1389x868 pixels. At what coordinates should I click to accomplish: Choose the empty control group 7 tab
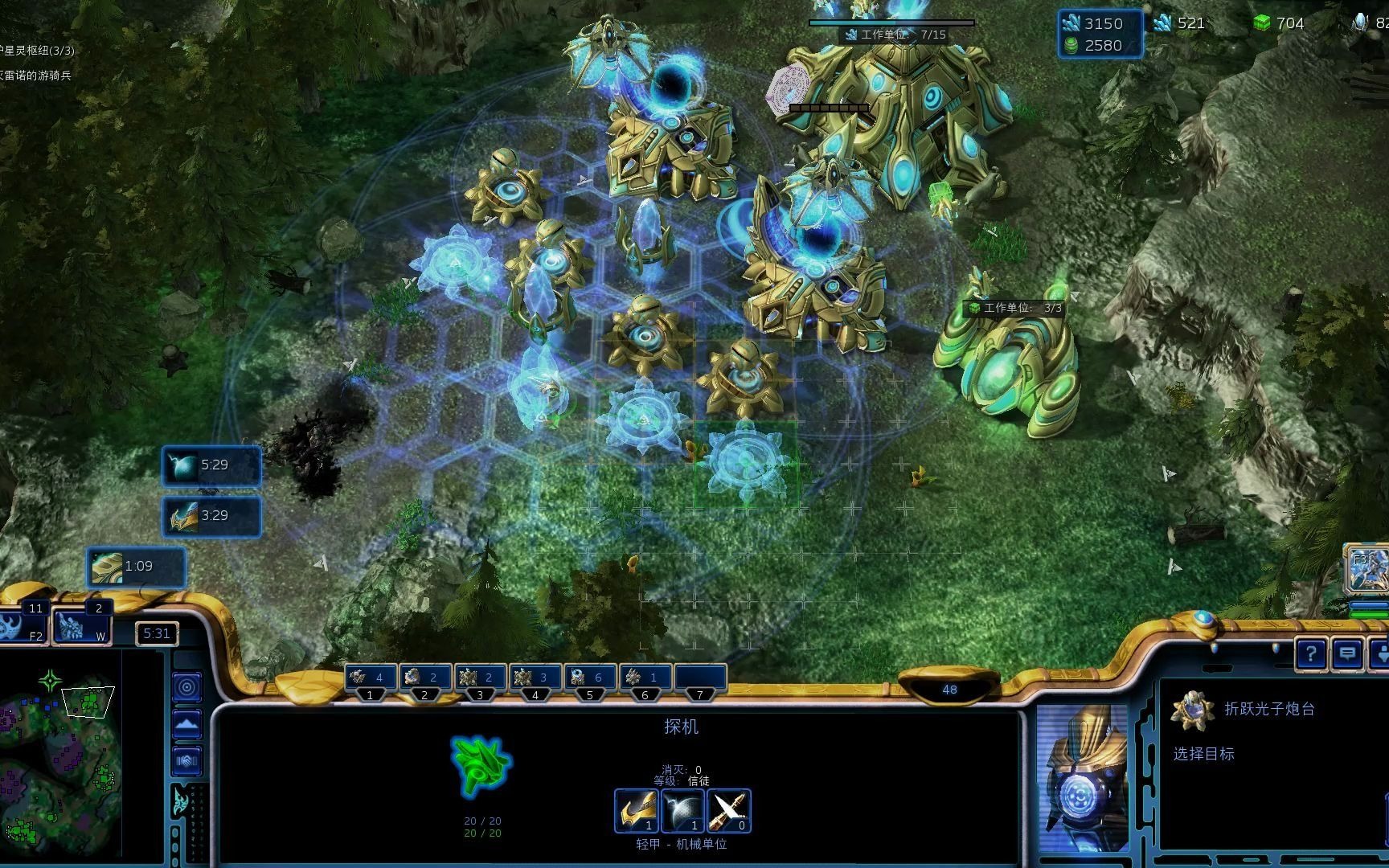[x=700, y=679]
